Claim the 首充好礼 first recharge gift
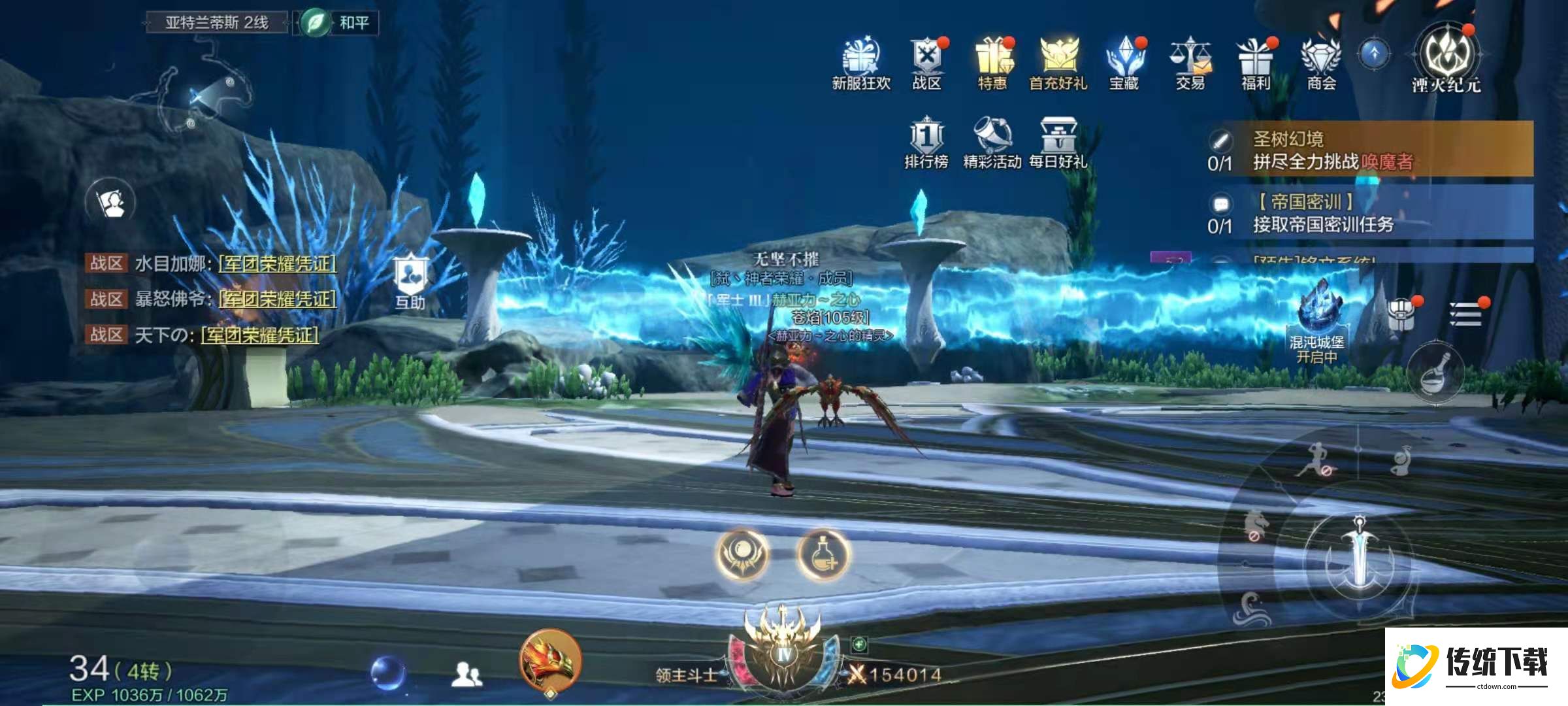The width and height of the screenshot is (1568, 706). (x=1058, y=61)
